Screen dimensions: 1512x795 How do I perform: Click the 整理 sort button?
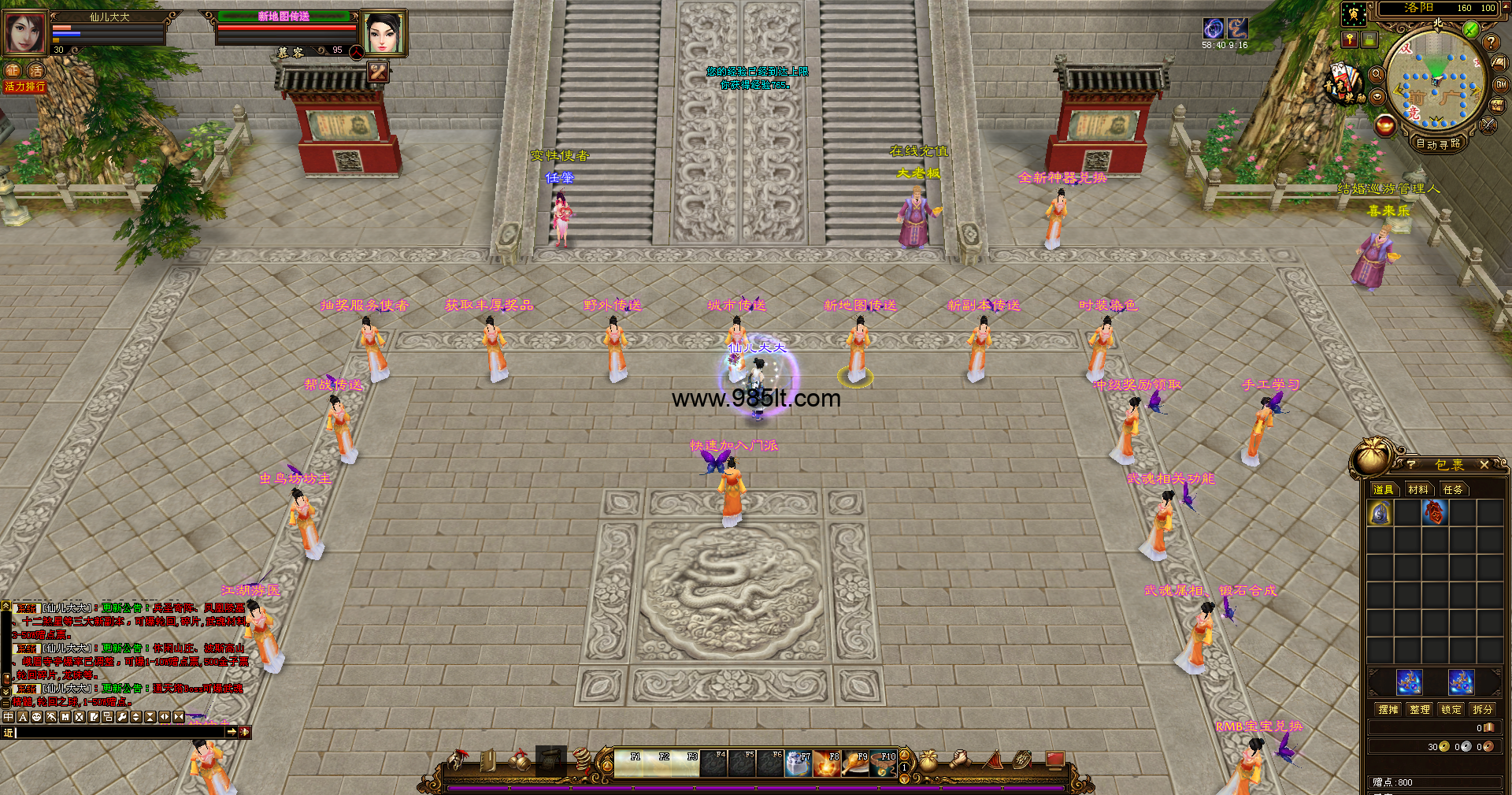[1420, 709]
